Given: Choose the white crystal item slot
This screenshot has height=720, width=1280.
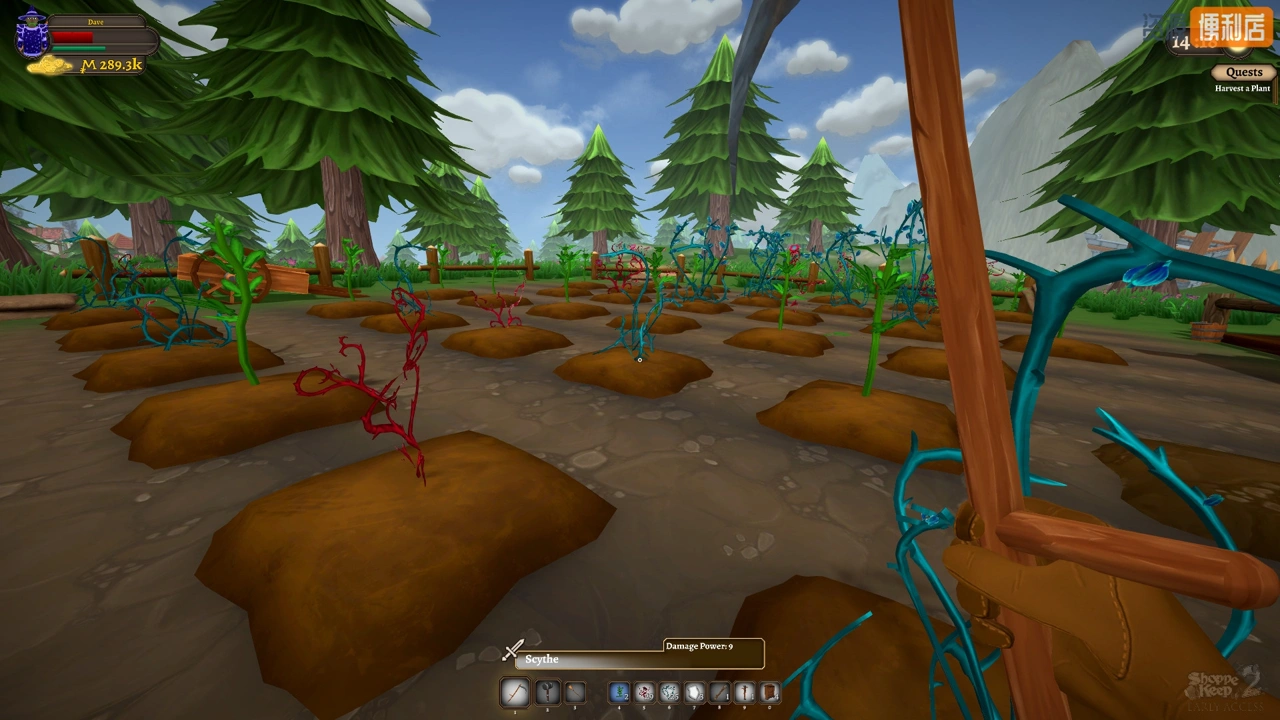Looking at the screenshot, I should coord(695,692).
